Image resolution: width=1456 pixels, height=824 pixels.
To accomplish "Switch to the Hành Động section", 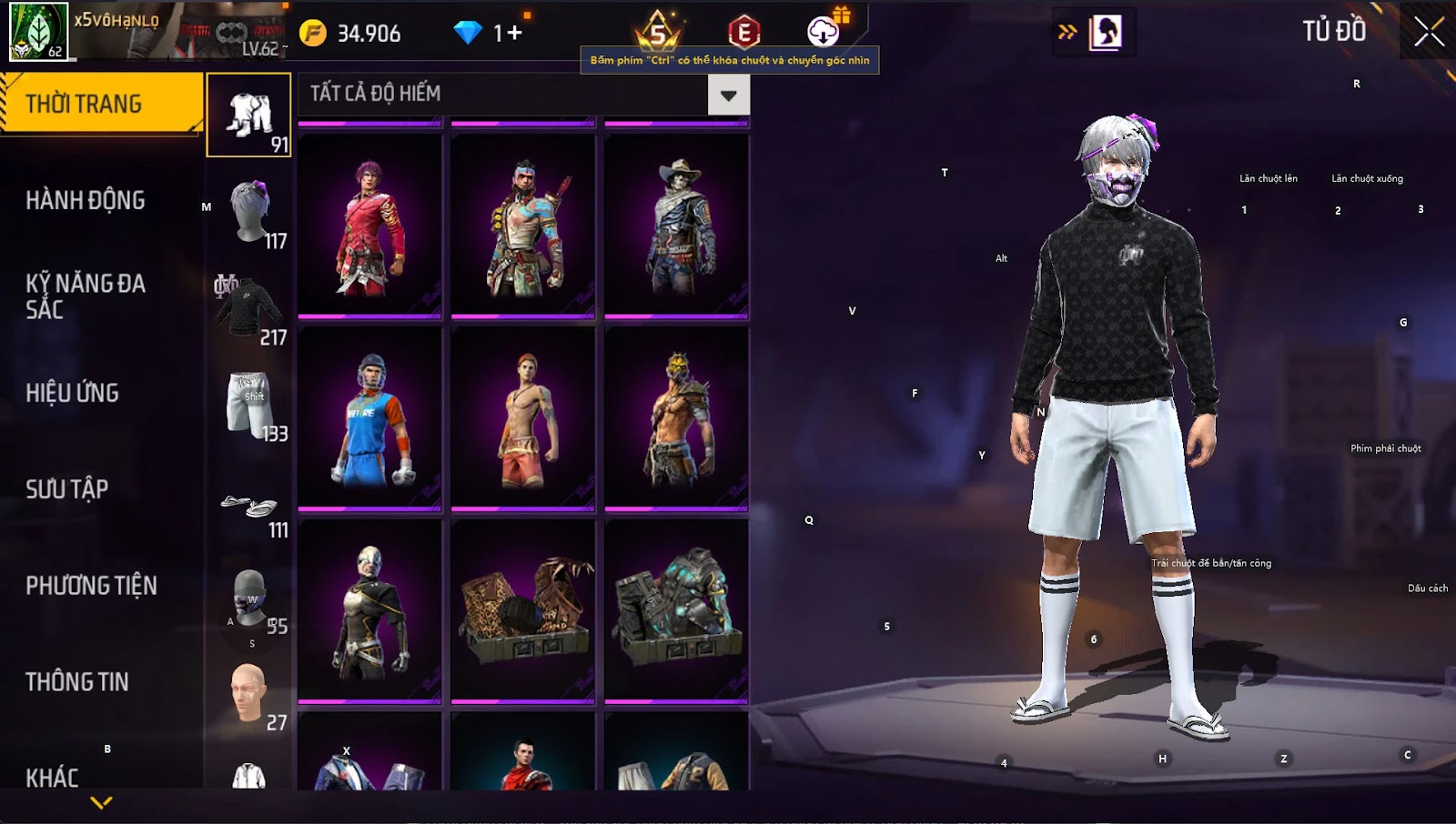I will [86, 200].
